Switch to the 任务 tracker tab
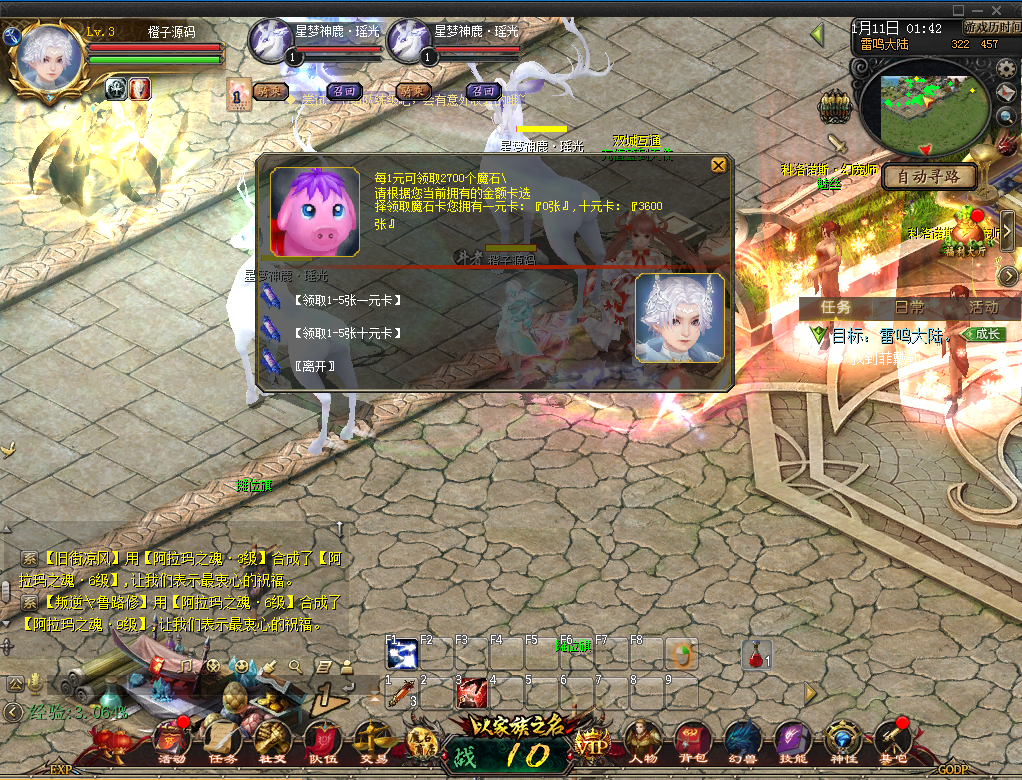The height and width of the screenshot is (780, 1022). (836, 308)
